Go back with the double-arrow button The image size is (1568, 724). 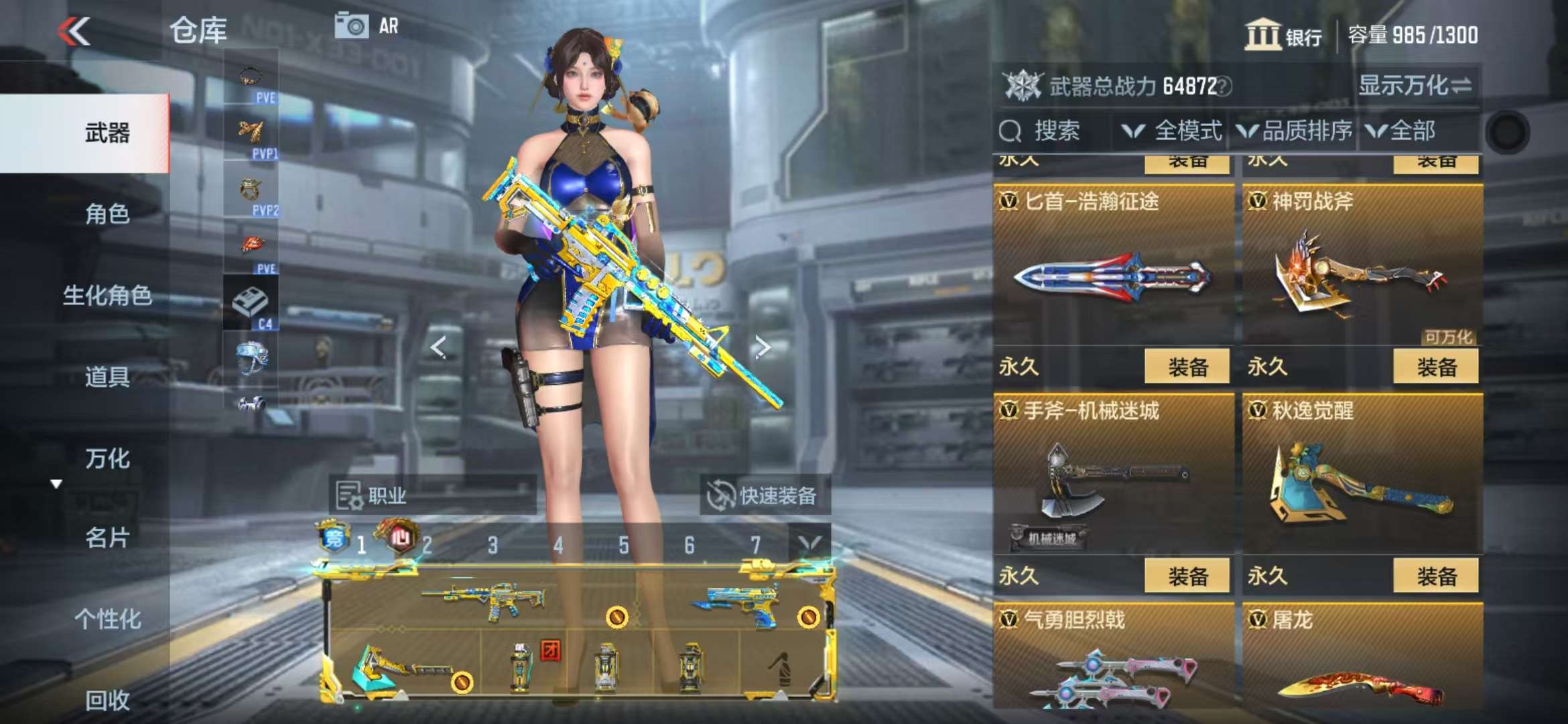pyautogui.click(x=74, y=32)
